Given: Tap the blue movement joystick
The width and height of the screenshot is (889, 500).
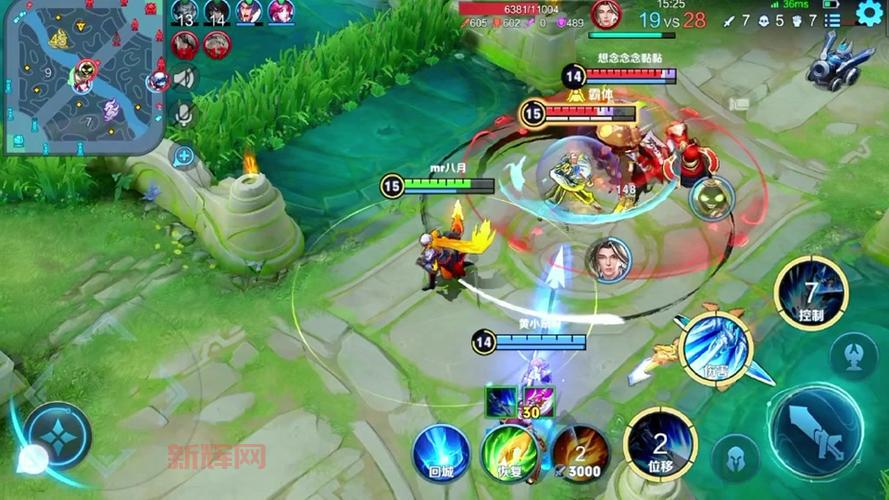Looking at the screenshot, I should pos(59,436).
